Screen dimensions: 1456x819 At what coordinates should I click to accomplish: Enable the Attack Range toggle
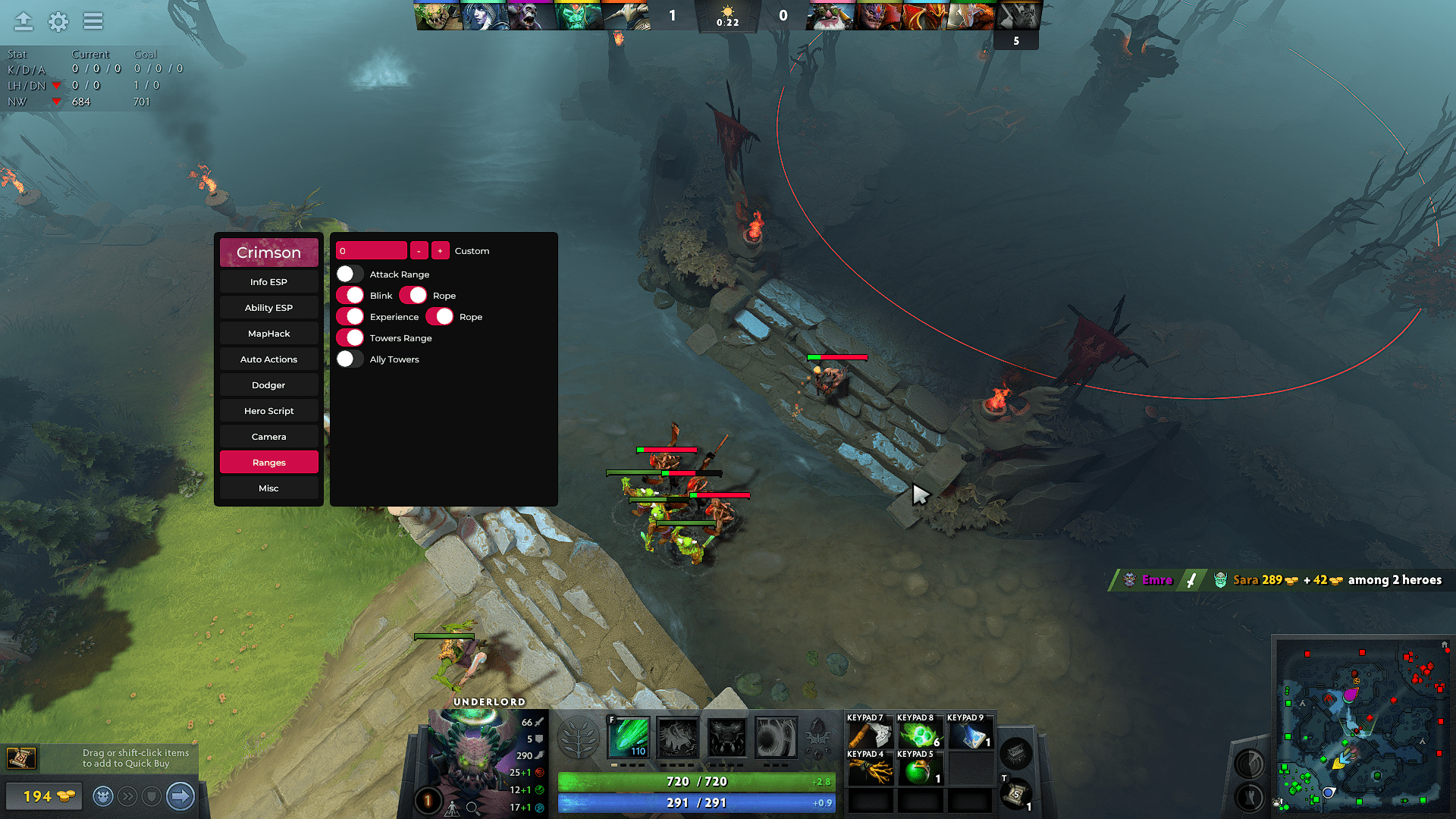point(350,274)
